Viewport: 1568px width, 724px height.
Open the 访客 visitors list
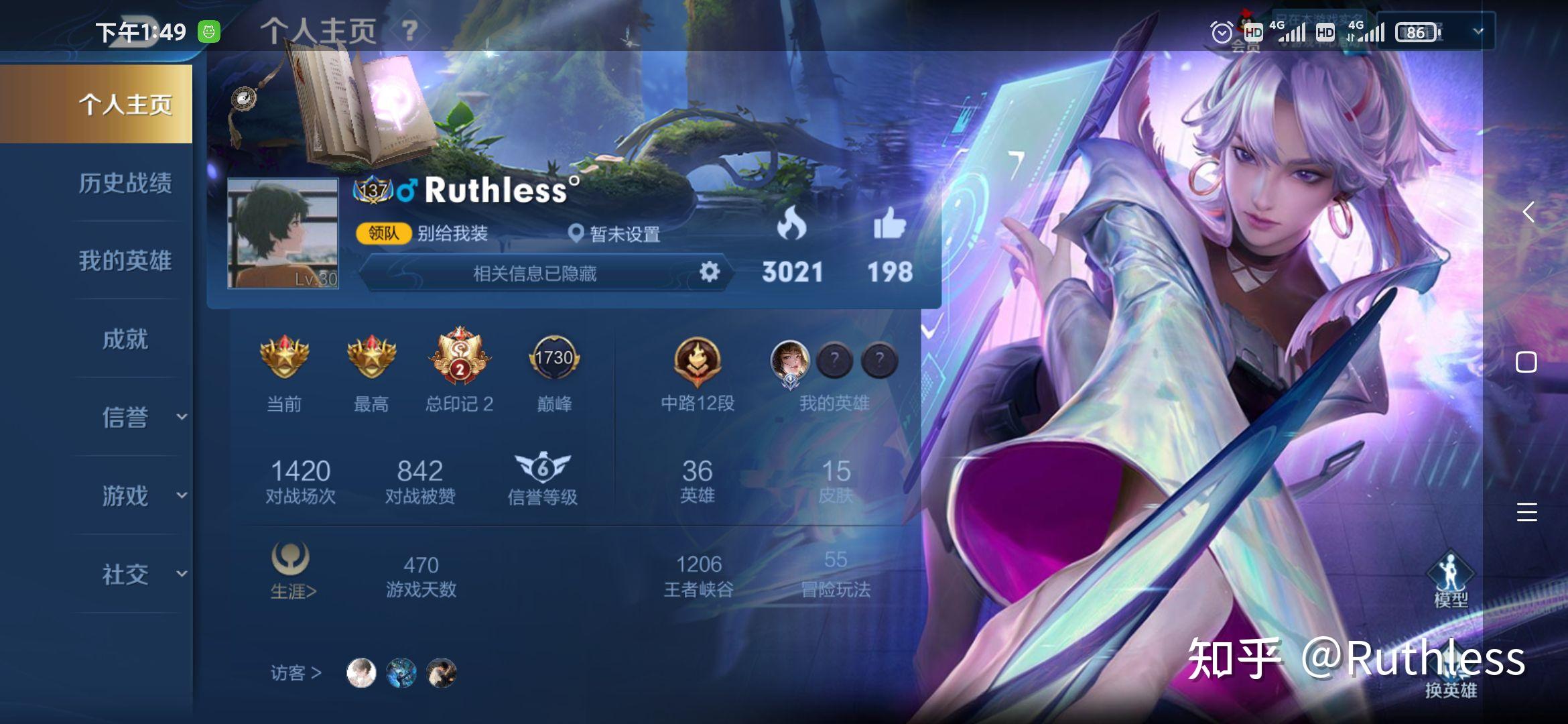click(296, 672)
